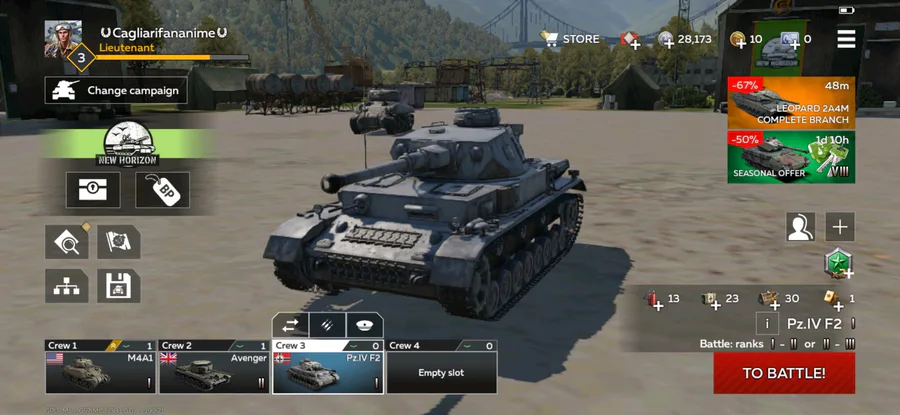View the -50% seasonal offer
The height and width of the screenshot is (415, 900).
(x=791, y=157)
